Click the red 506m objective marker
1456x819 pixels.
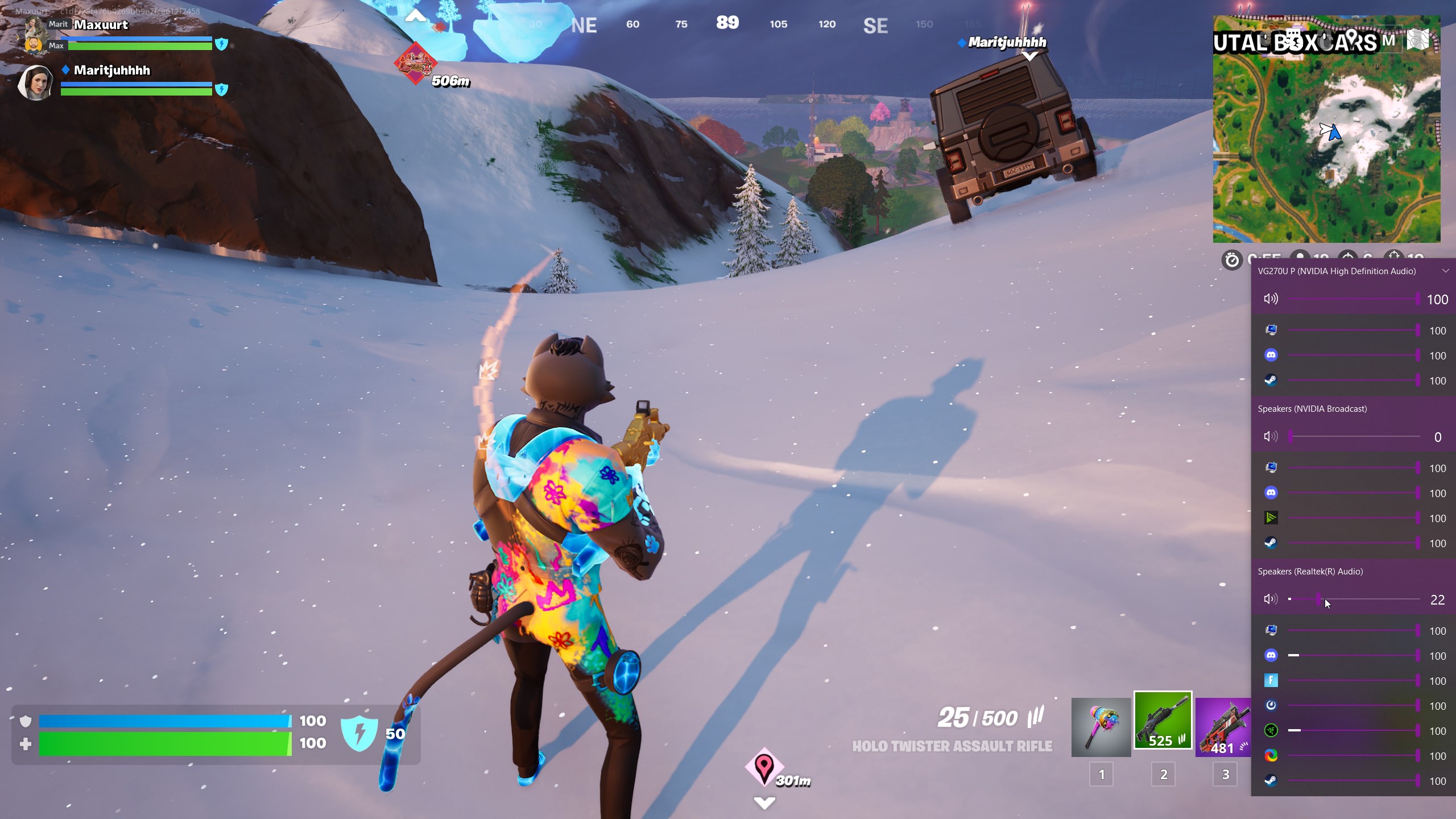tap(415, 63)
